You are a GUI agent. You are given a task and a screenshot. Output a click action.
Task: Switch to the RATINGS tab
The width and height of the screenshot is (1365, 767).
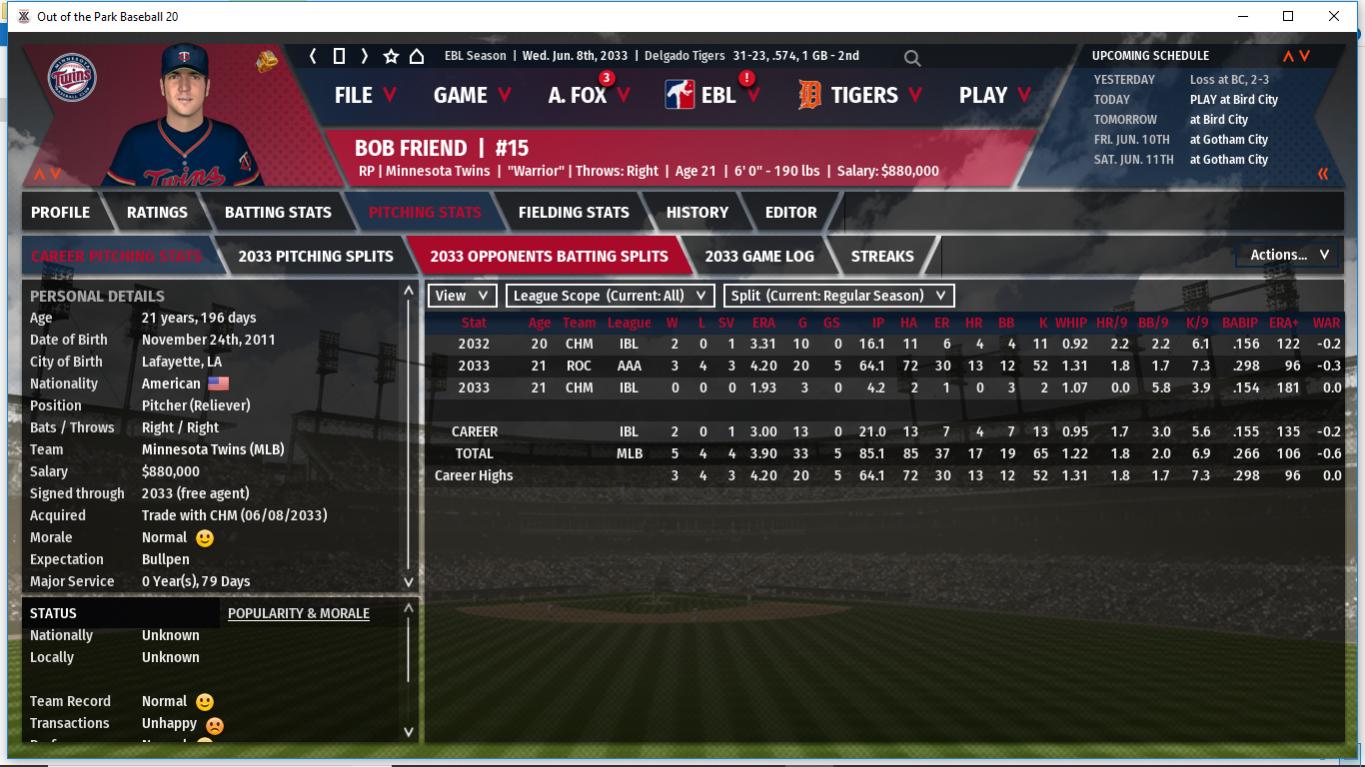pos(157,212)
